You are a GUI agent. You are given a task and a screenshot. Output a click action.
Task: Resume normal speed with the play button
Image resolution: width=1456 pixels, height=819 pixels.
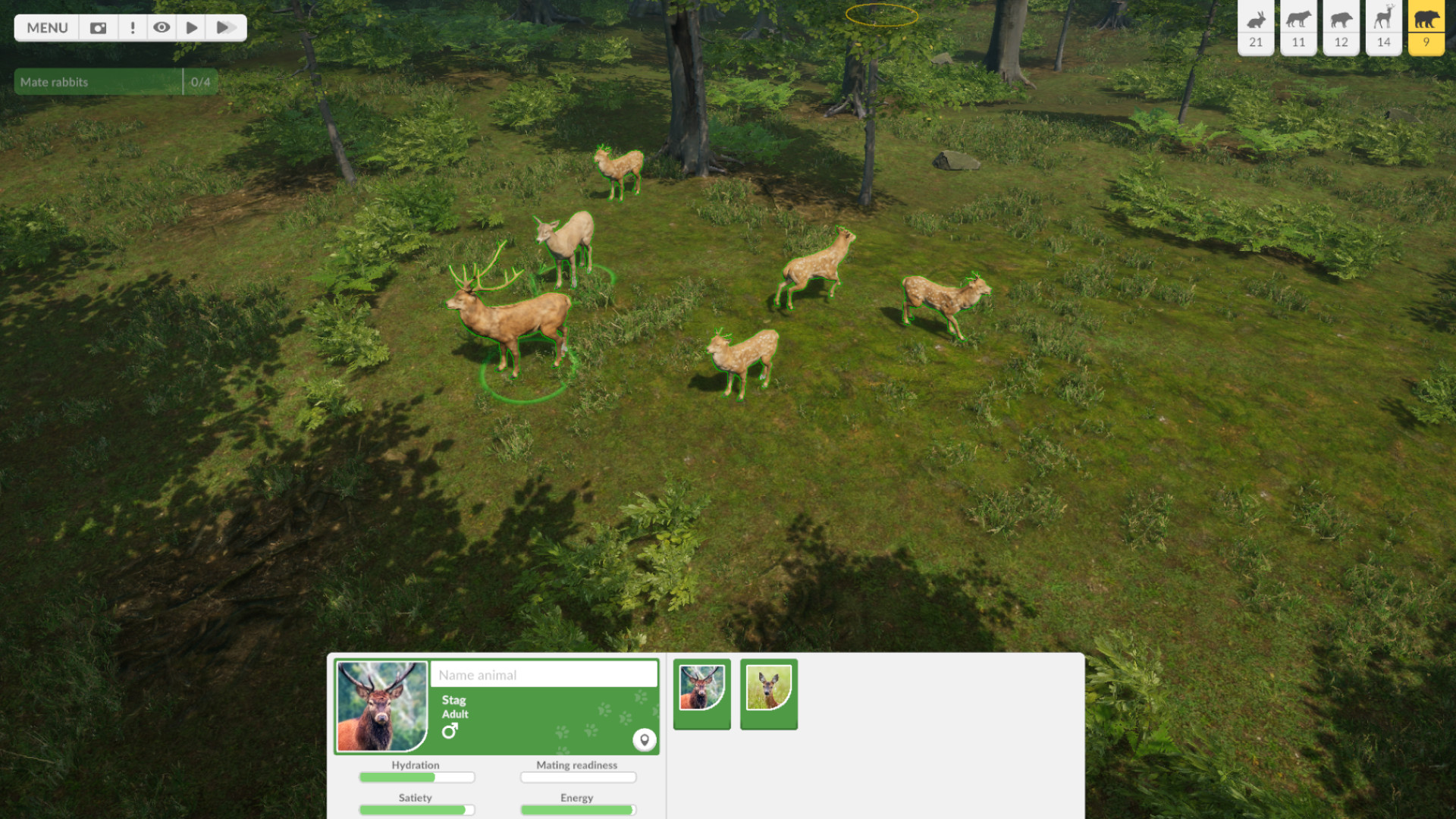click(x=190, y=27)
